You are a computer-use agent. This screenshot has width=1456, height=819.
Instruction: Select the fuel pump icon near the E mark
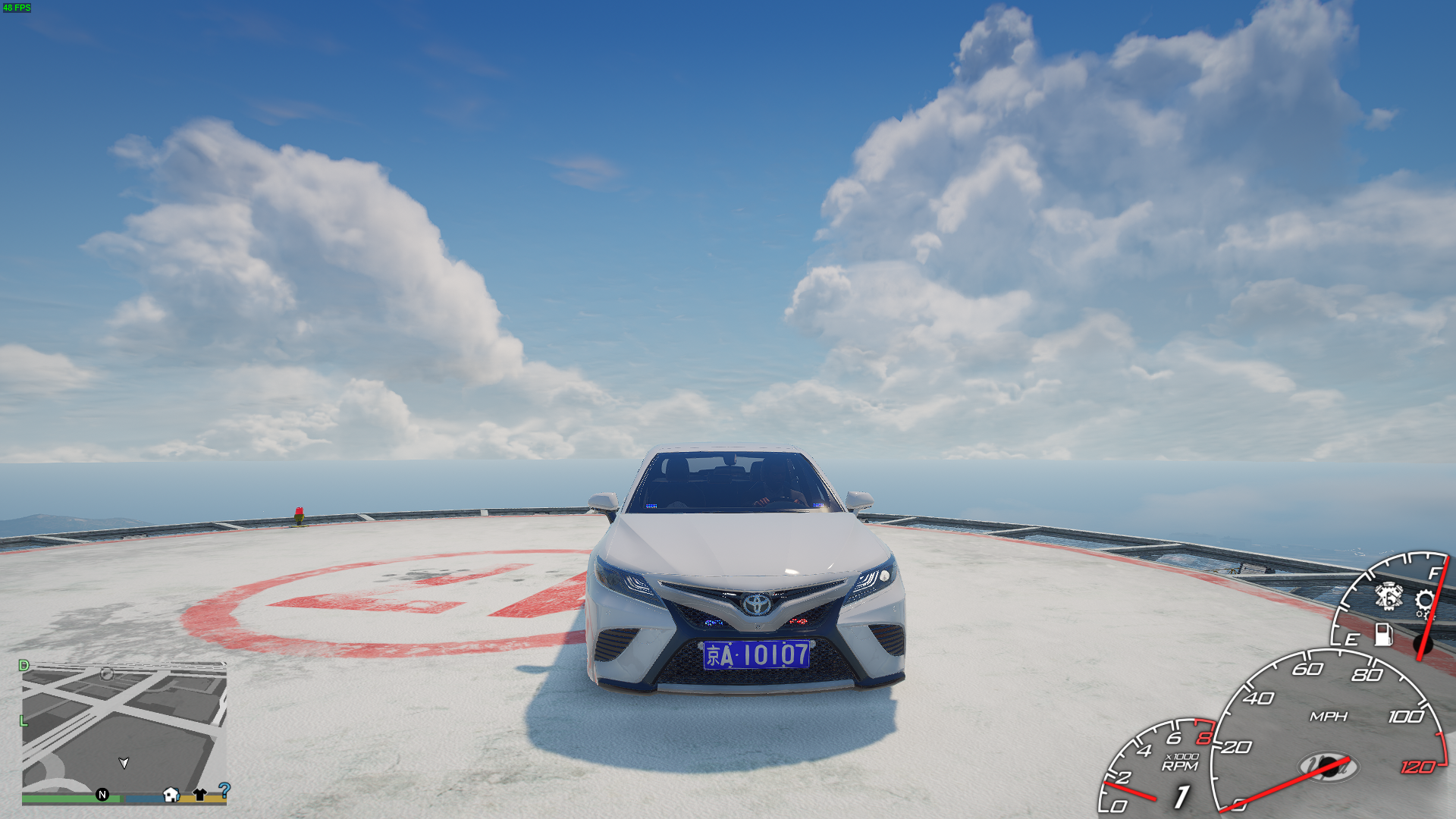(x=1384, y=635)
